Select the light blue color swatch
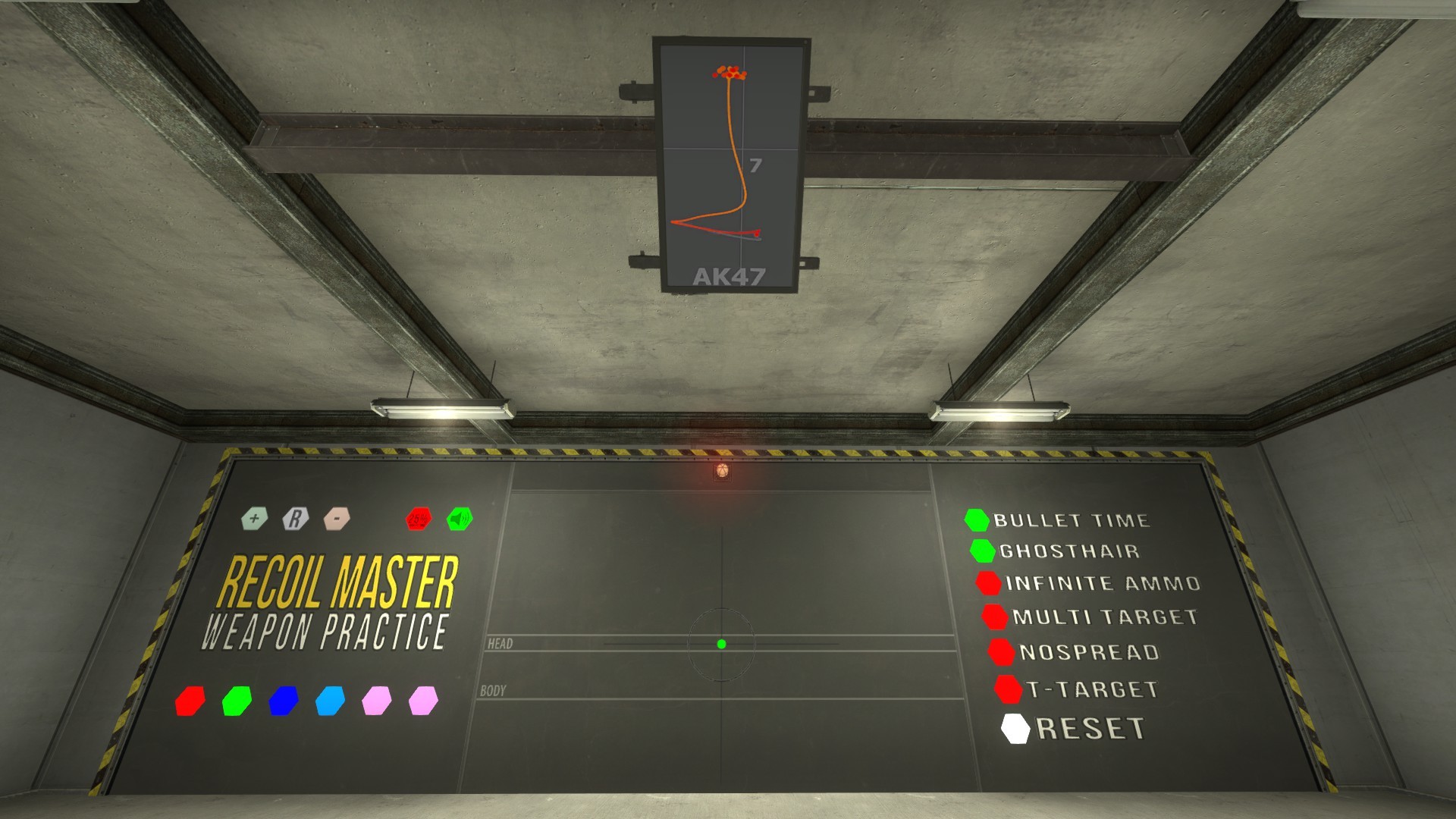The image size is (1456, 819). point(329,701)
